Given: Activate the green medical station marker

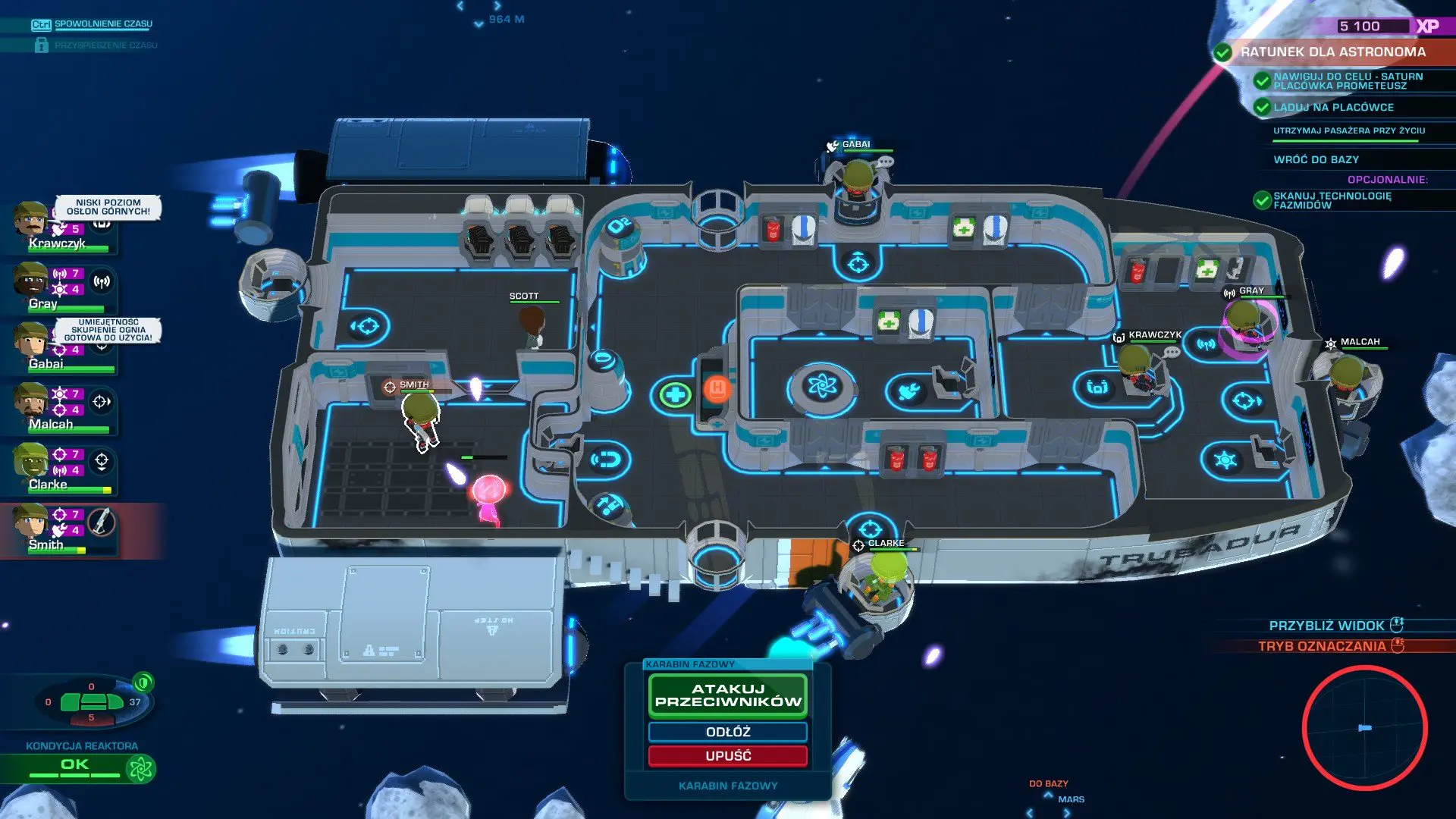Looking at the screenshot, I should 674,394.
